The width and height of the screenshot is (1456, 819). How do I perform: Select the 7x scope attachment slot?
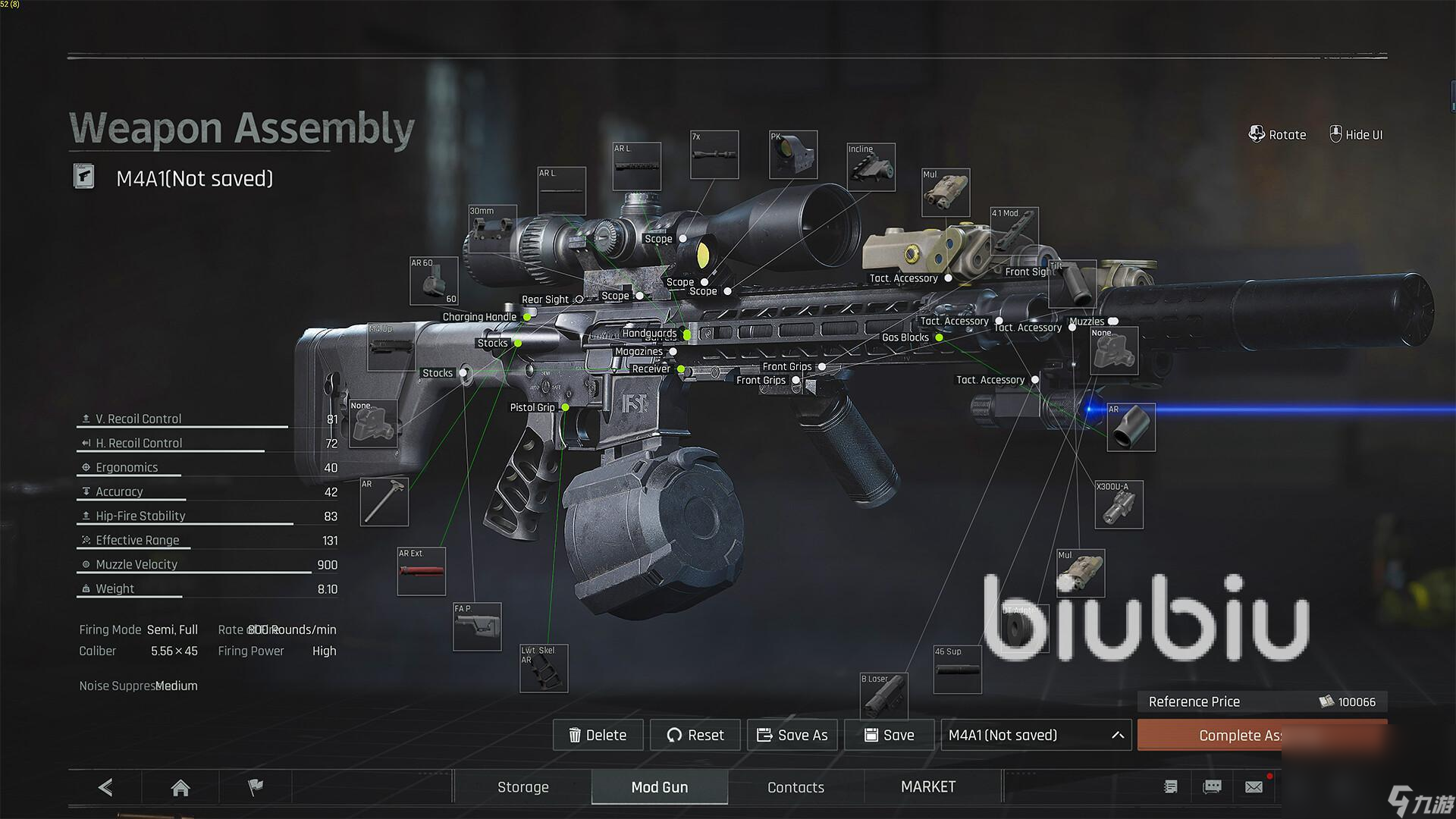tap(714, 155)
